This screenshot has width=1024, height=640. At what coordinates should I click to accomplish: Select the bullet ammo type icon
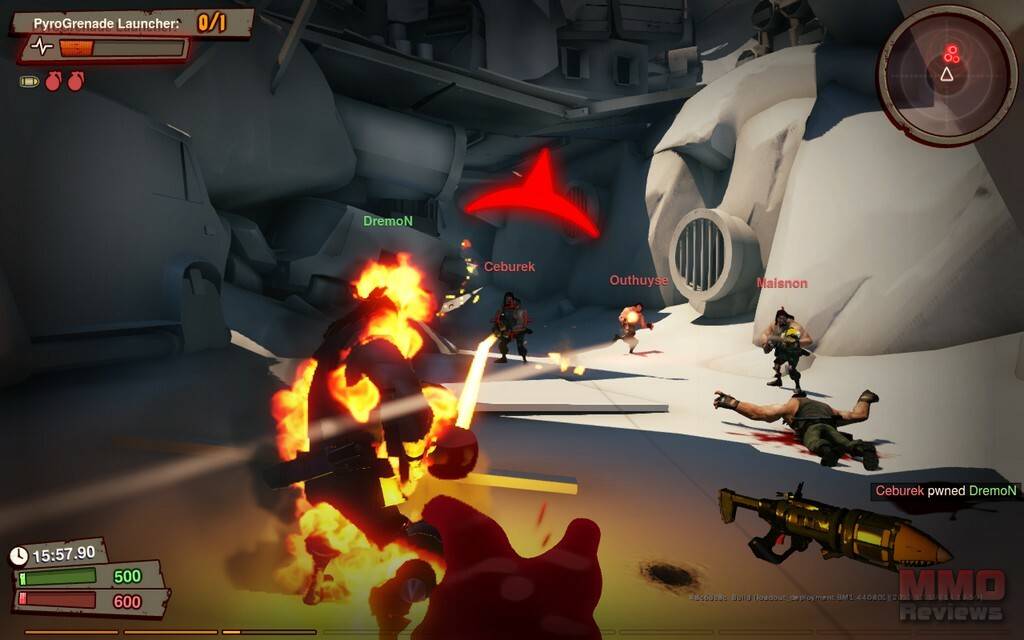tap(29, 81)
